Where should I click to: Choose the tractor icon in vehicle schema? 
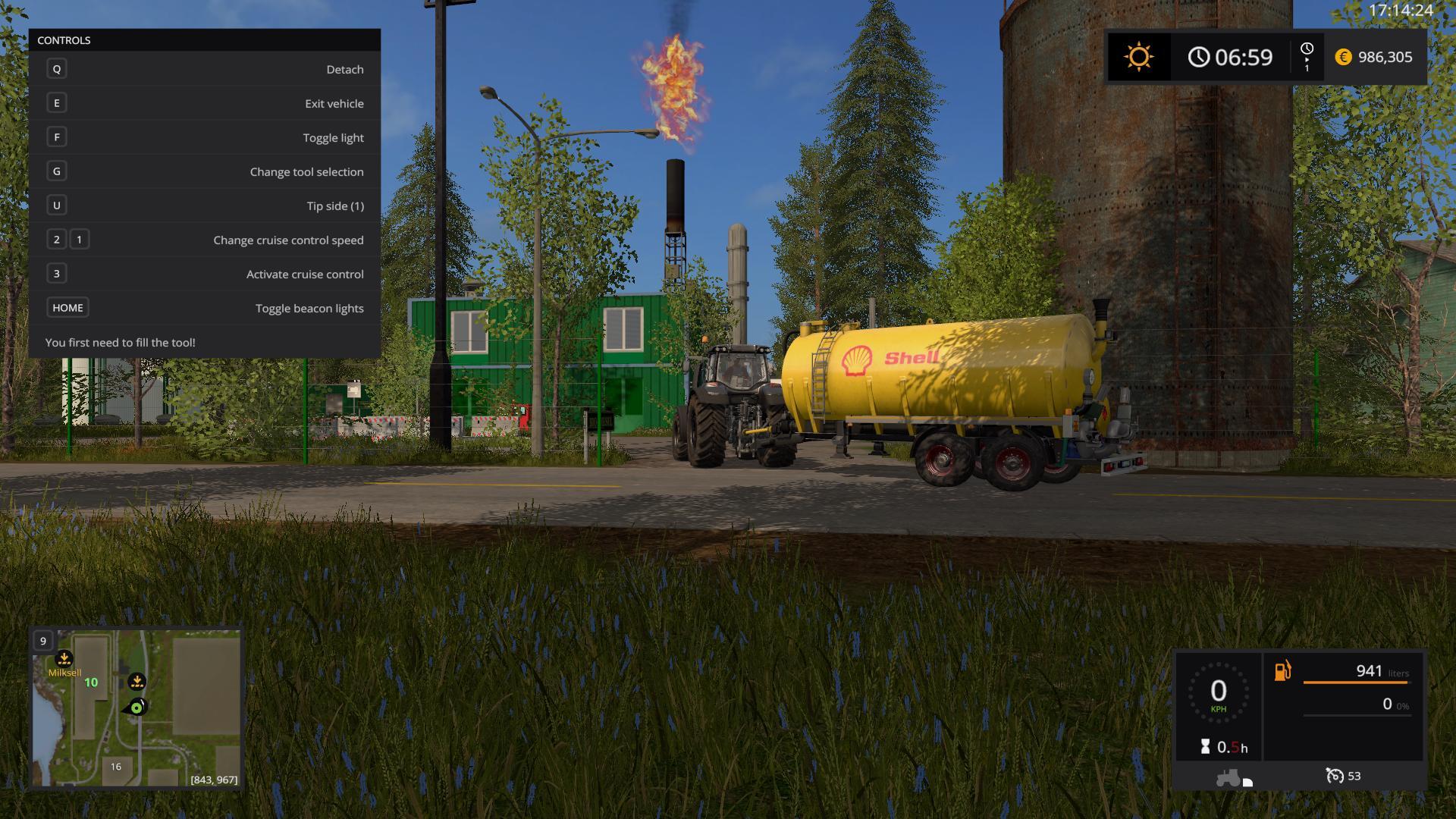(x=1228, y=777)
